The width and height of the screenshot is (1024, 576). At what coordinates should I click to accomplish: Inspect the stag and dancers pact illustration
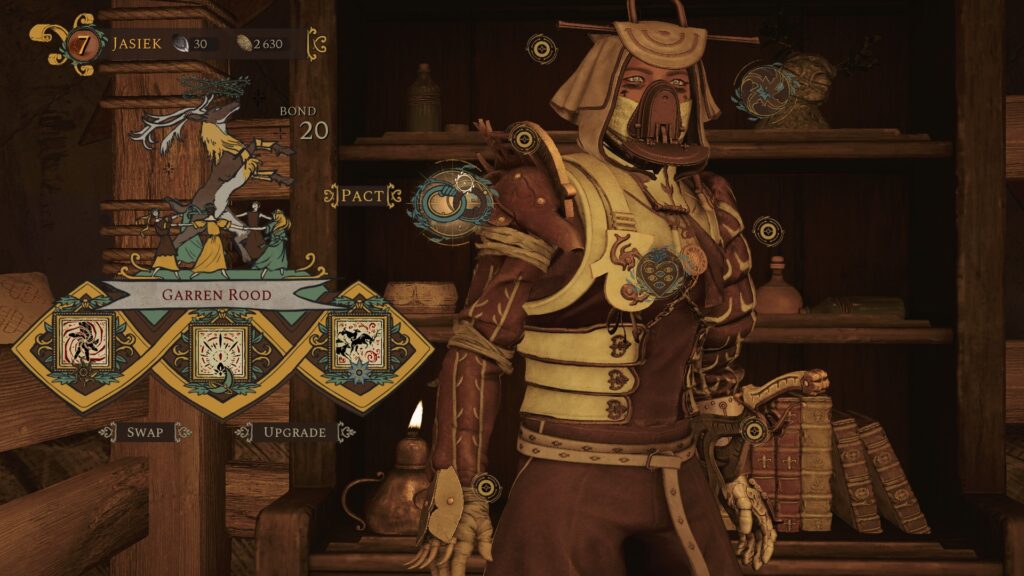point(215,185)
